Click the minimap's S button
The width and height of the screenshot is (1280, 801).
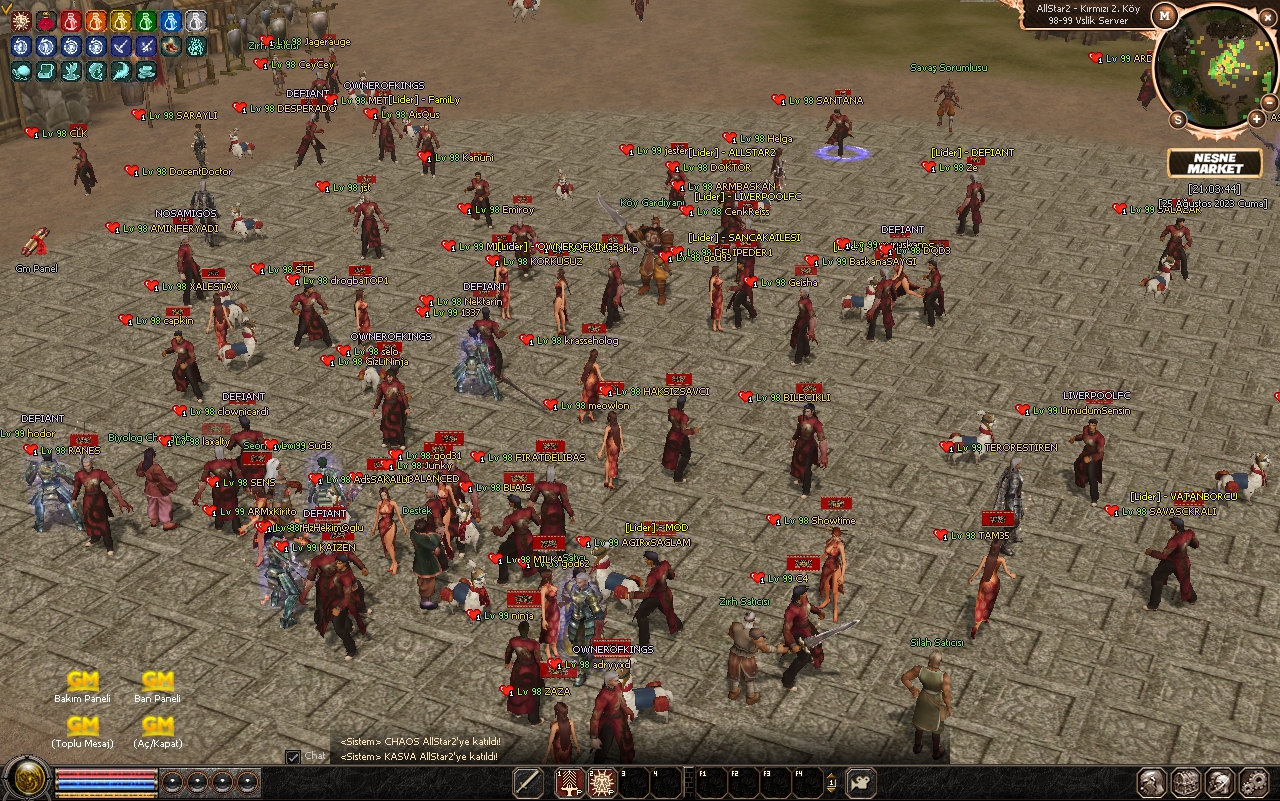pos(1177,119)
